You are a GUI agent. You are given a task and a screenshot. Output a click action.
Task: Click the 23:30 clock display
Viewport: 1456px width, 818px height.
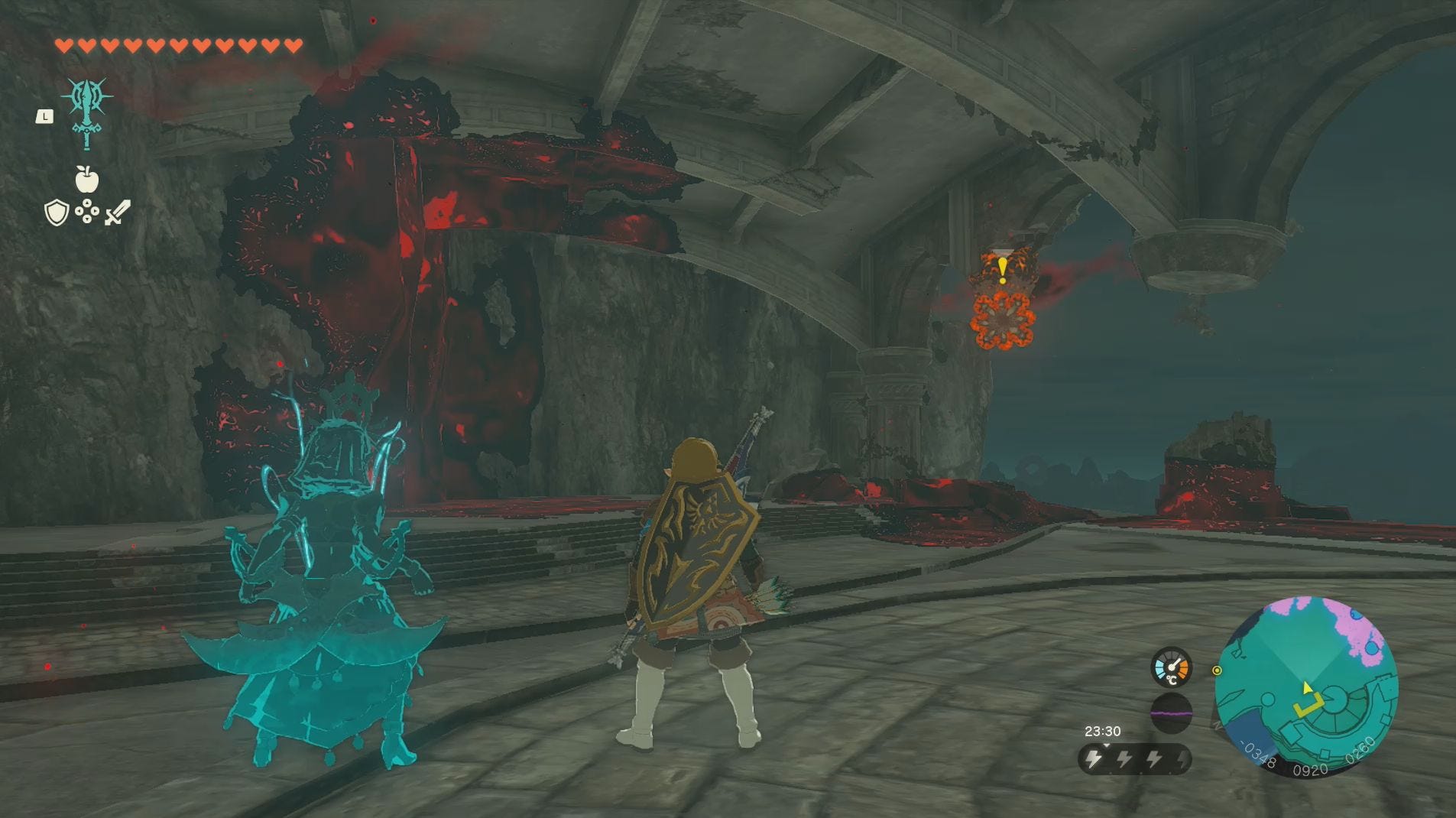(1104, 731)
